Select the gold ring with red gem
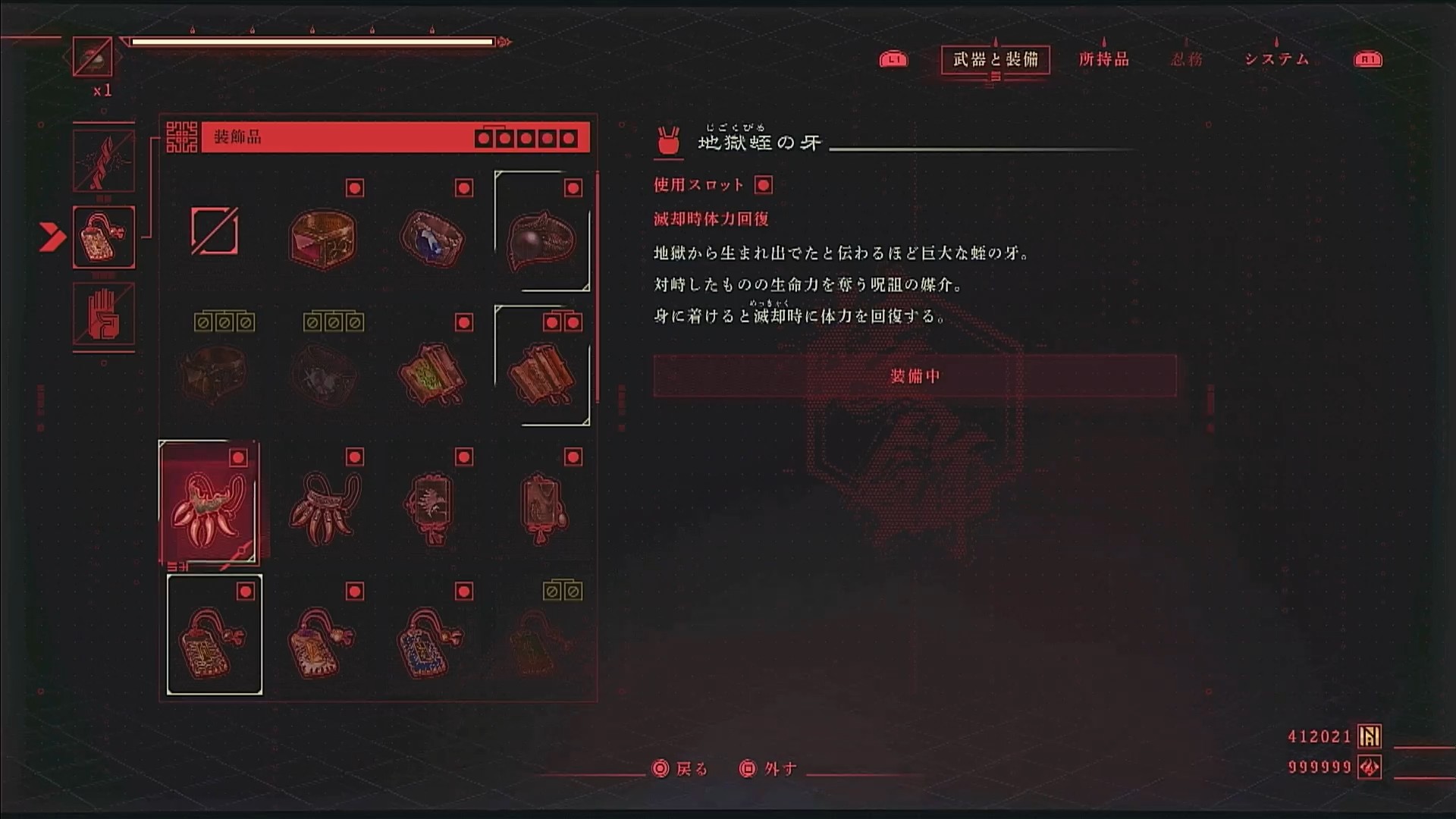The image size is (1456, 819). click(x=323, y=237)
